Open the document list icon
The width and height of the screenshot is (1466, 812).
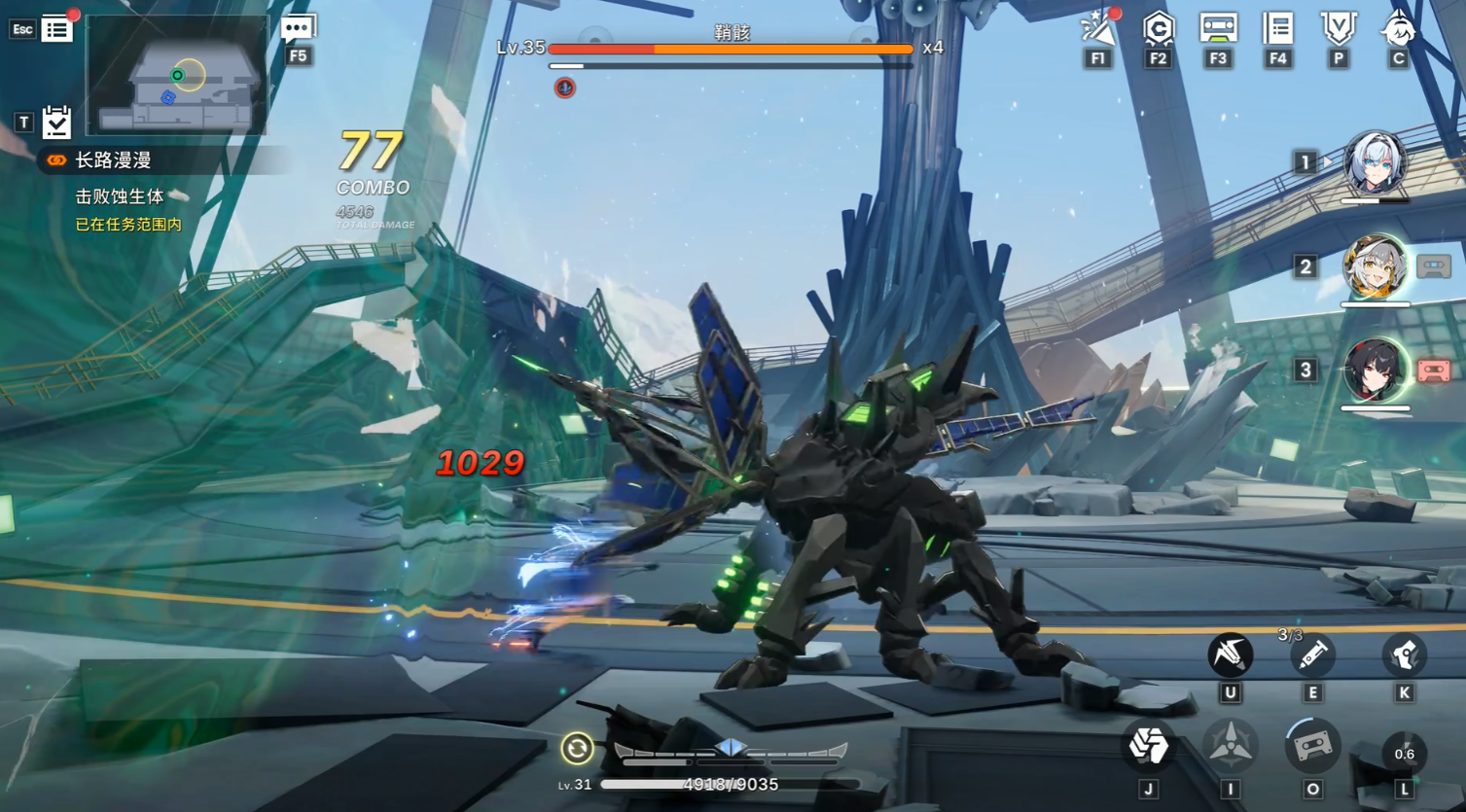click(1277, 28)
